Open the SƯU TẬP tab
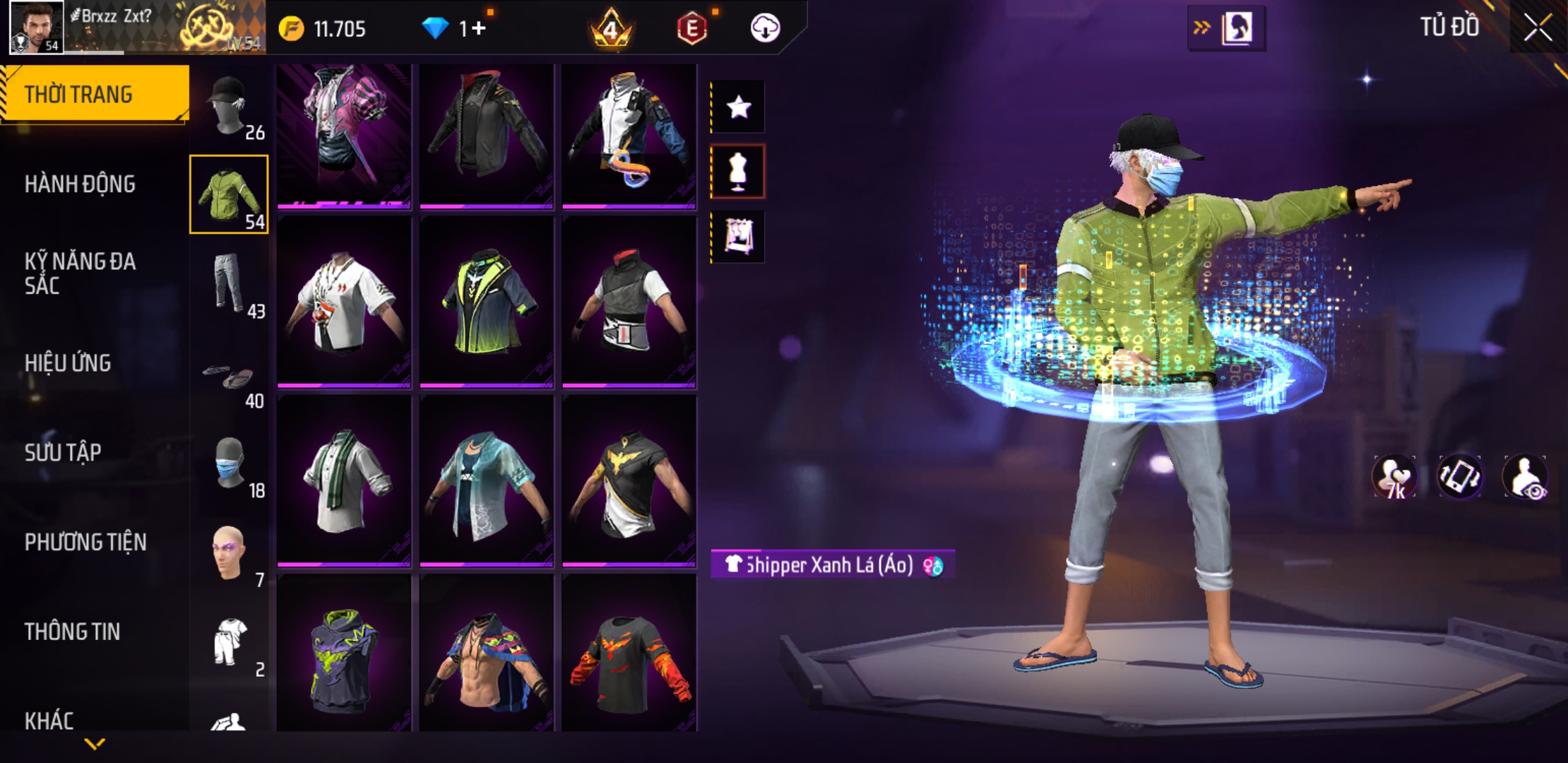The width and height of the screenshot is (1568, 763). tap(63, 452)
